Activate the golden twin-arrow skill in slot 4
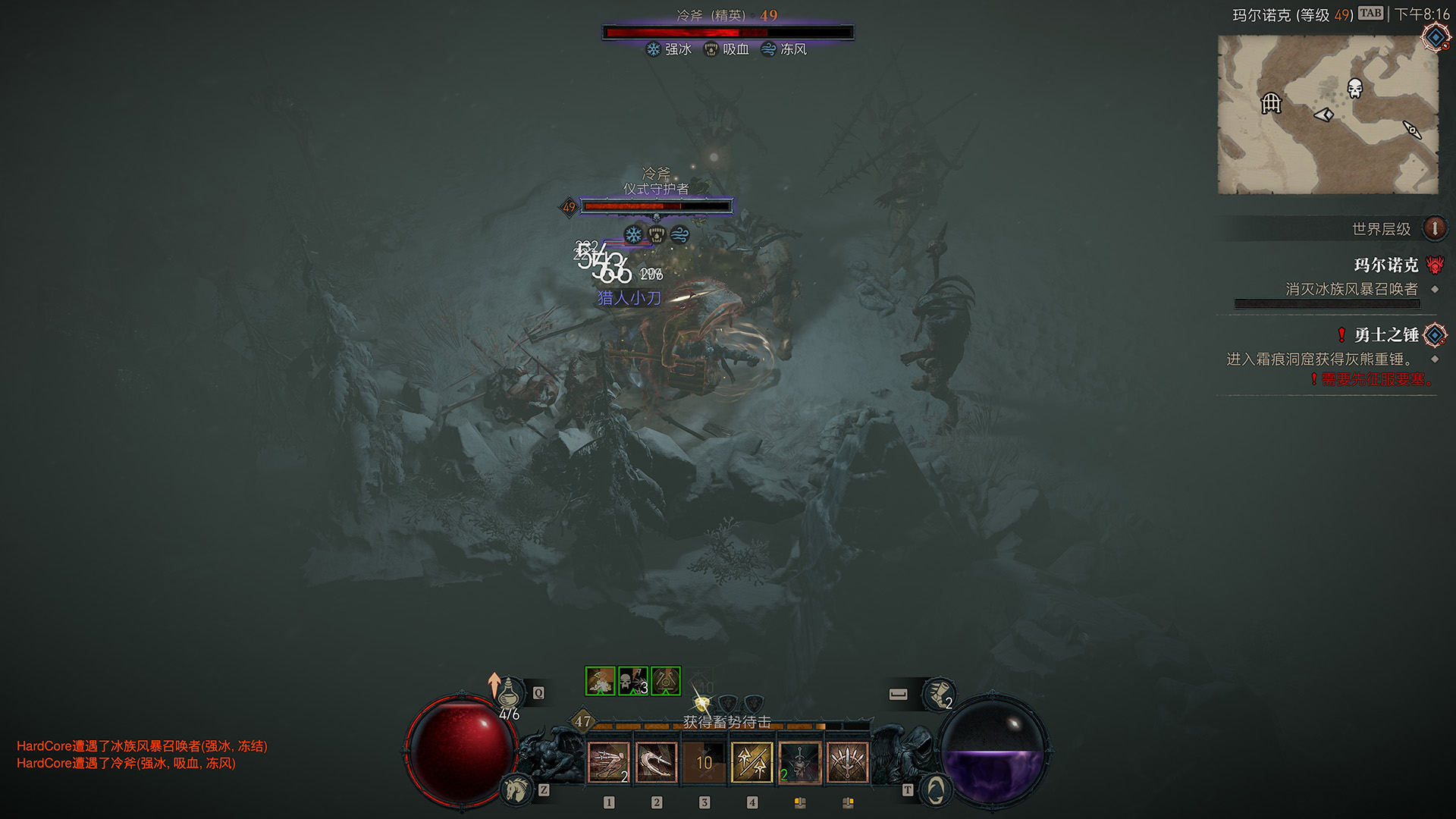 pos(752,762)
